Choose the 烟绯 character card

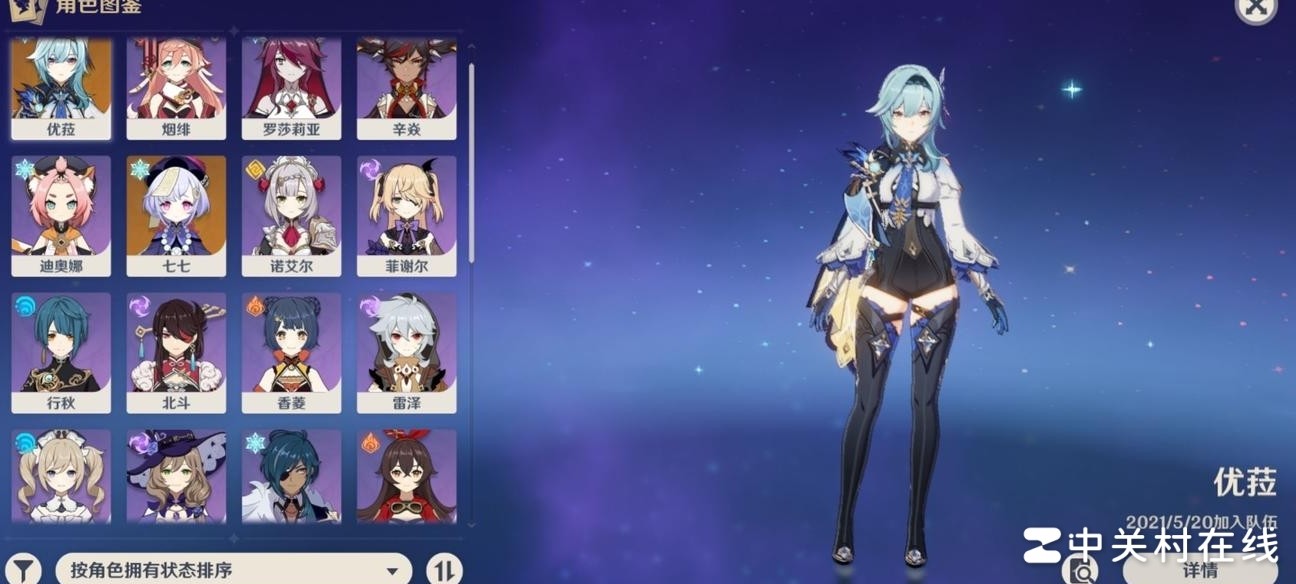click(176, 88)
